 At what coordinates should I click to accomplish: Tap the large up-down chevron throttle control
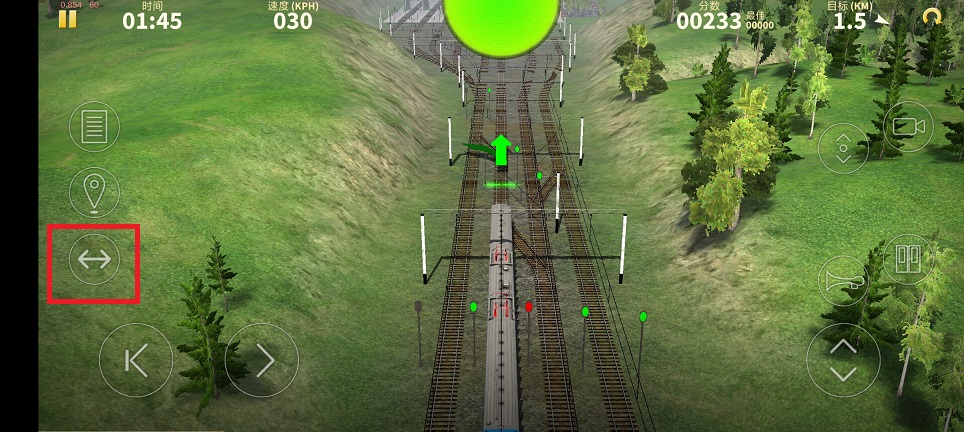[x=843, y=360]
